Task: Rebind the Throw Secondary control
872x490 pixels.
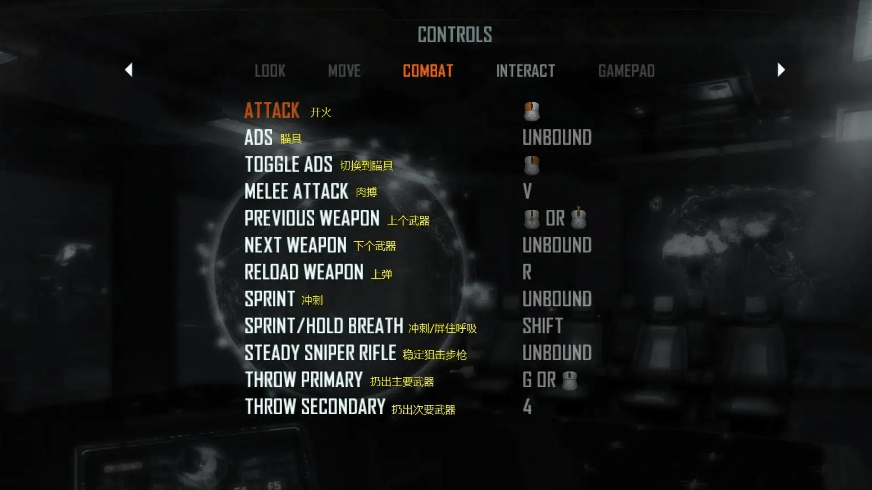Action: click(x=314, y=408)
